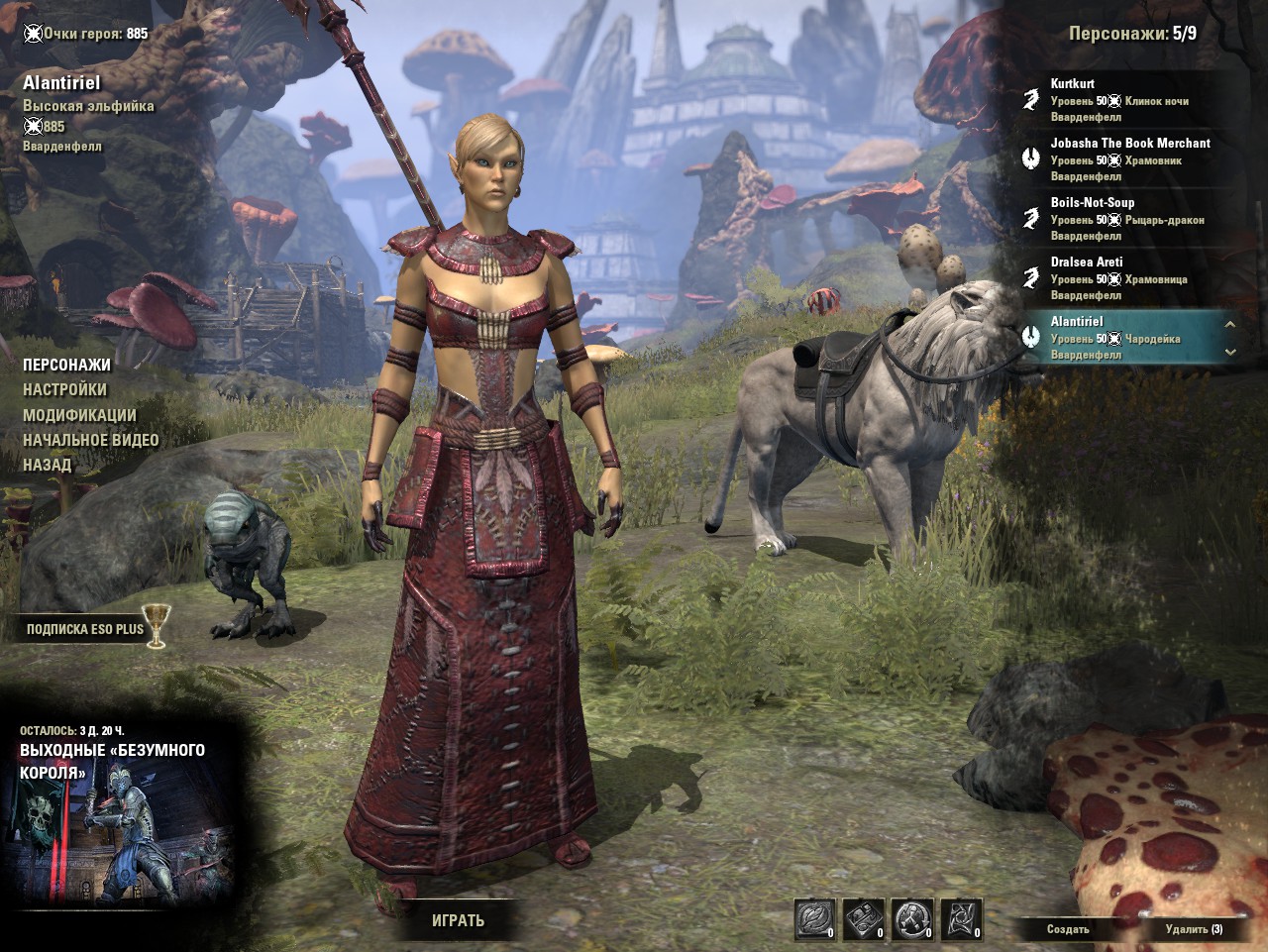
Task: Open the НАСТРОЙКИ settings menu
Action: click(65, 389)
